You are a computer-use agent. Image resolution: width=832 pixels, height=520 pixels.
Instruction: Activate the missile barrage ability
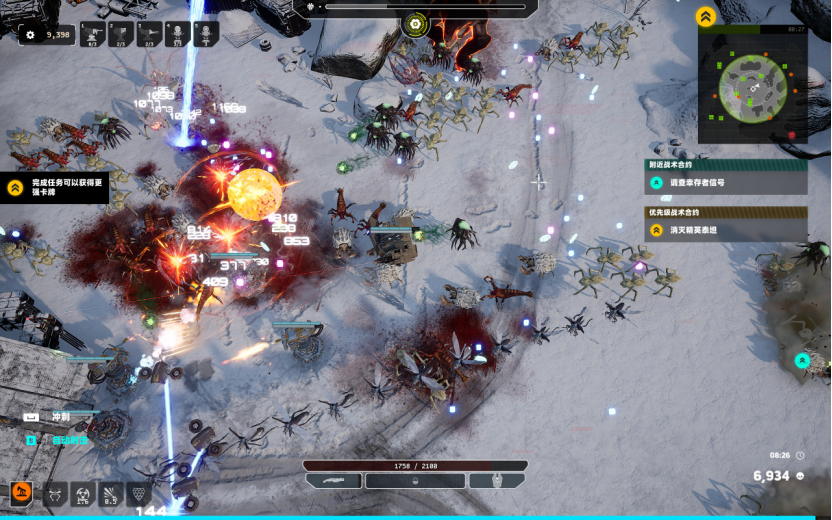[111, 493]
